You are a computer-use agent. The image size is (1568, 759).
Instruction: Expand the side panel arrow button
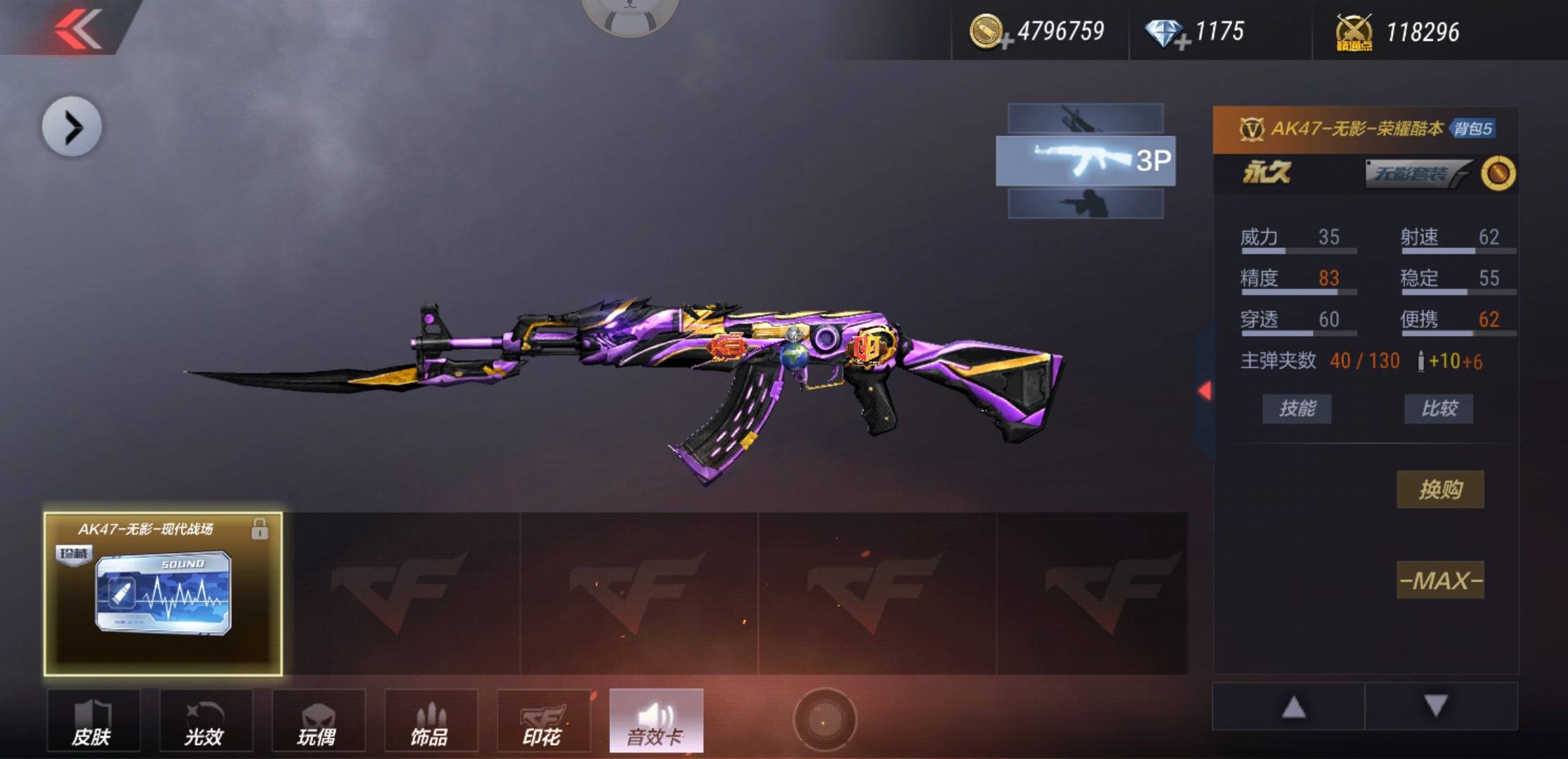pos(72,127)
